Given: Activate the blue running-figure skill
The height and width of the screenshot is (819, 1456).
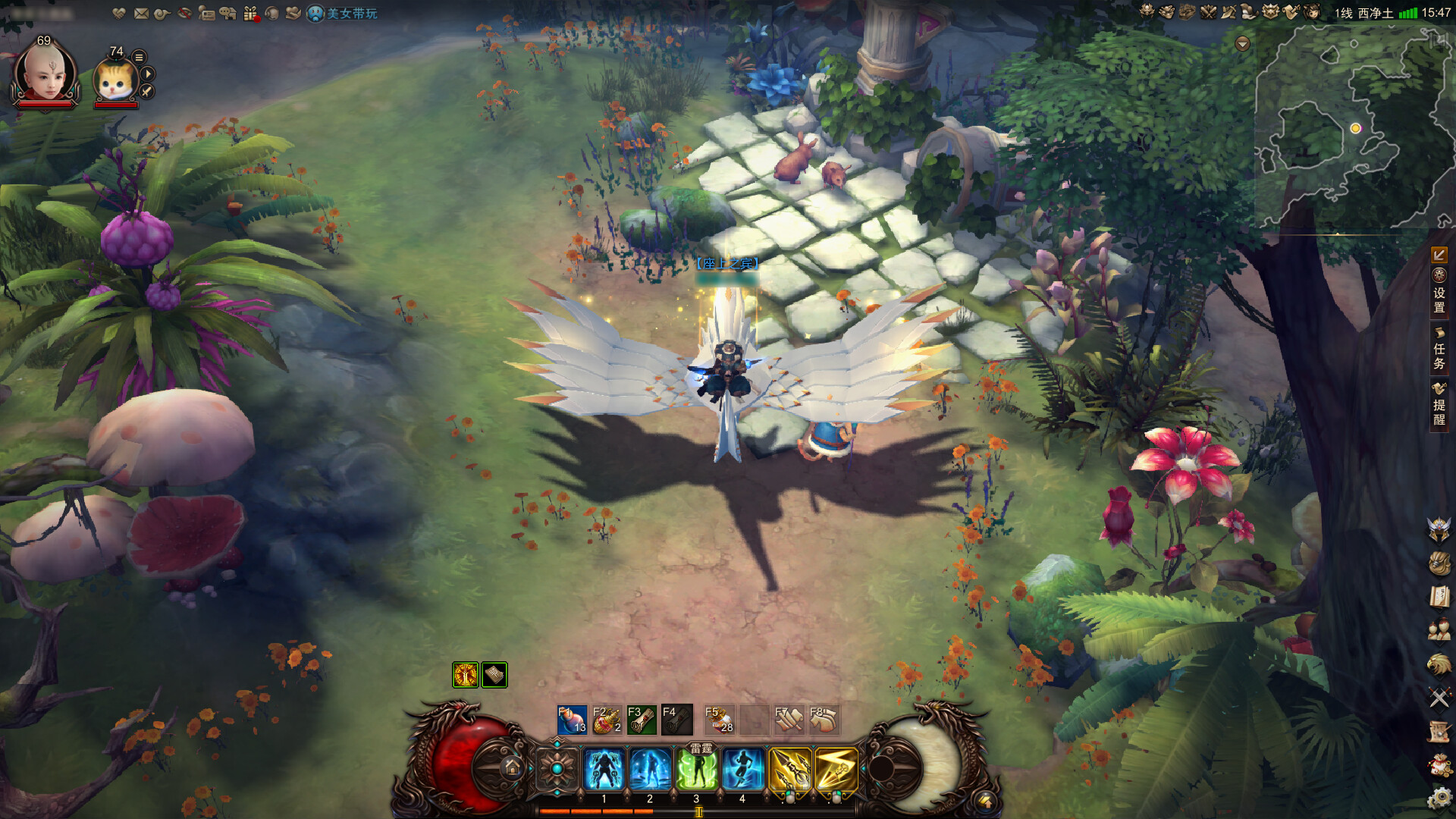Looking at the screenshot, I should pos(742,769).
